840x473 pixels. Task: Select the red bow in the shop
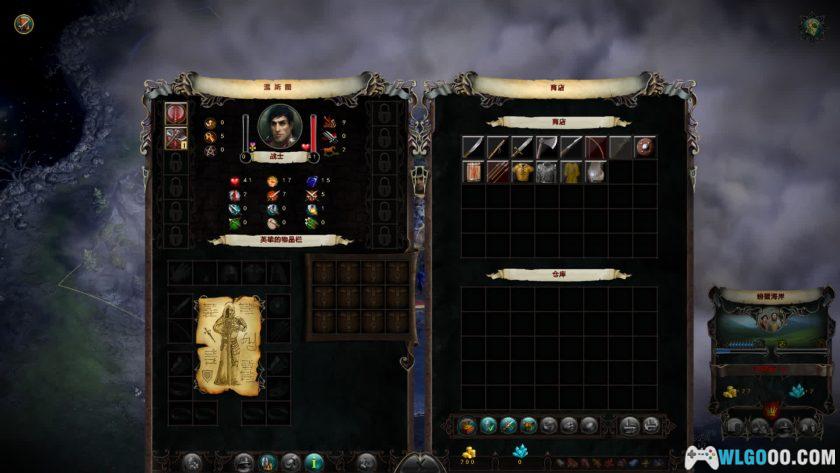click(595, 148)
